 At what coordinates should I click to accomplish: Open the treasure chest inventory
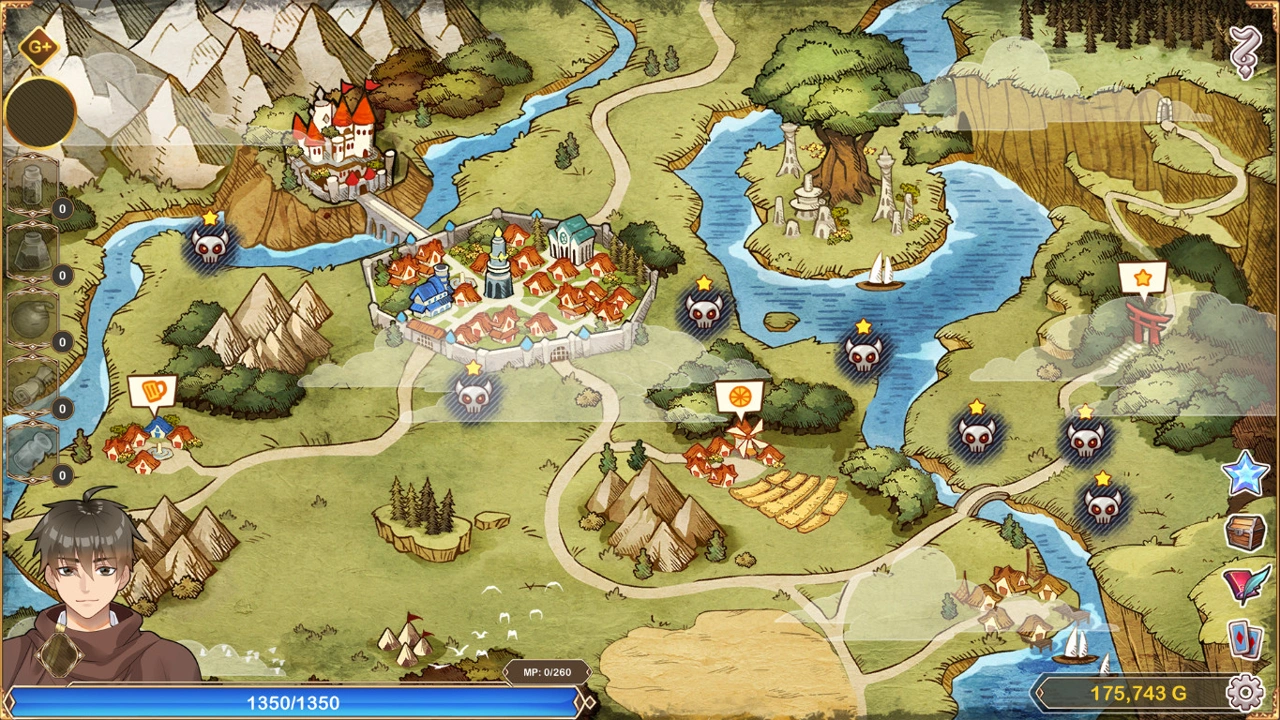[x=1245, y=531]
